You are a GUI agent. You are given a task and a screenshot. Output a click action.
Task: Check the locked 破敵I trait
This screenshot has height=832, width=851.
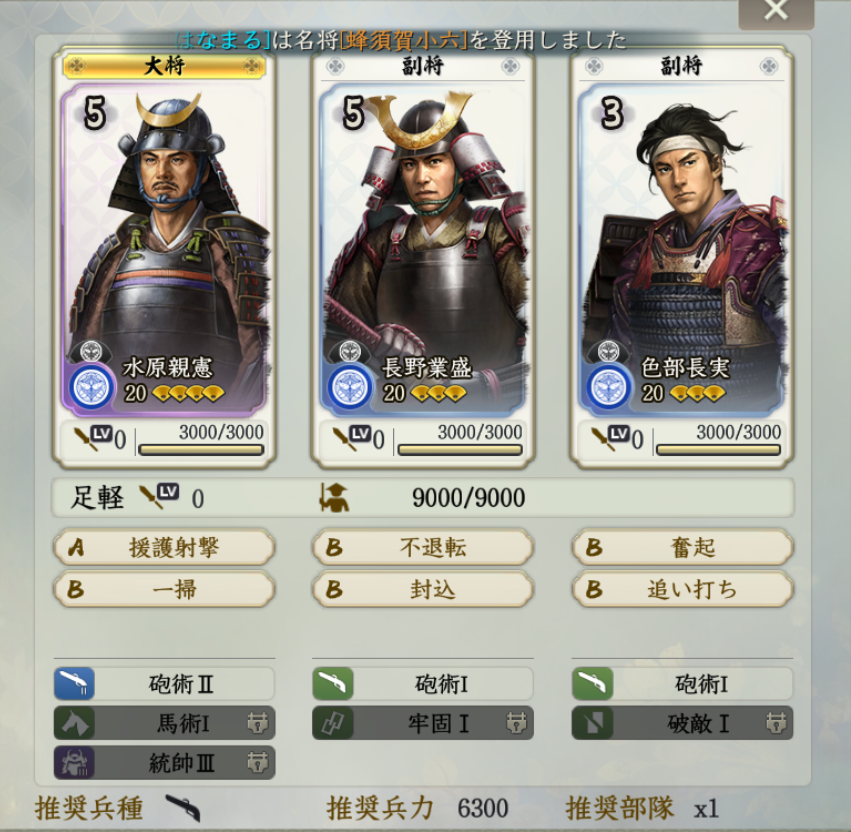682,722
